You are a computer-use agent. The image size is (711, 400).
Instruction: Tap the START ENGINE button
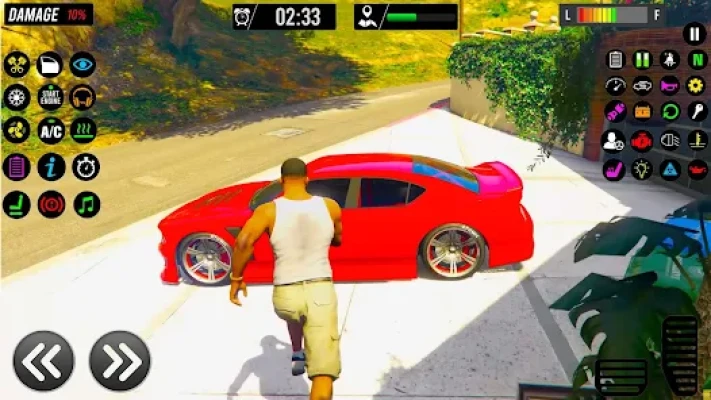(50, 97)
